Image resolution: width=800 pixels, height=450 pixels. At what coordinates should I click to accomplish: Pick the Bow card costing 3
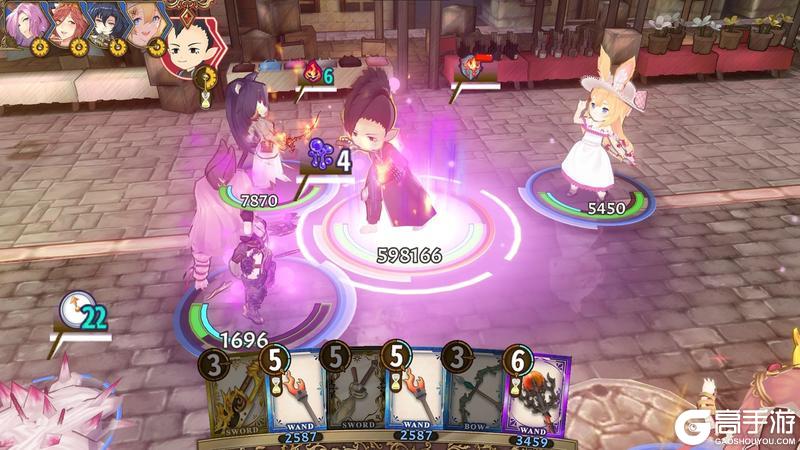click(x=476, y=397)
